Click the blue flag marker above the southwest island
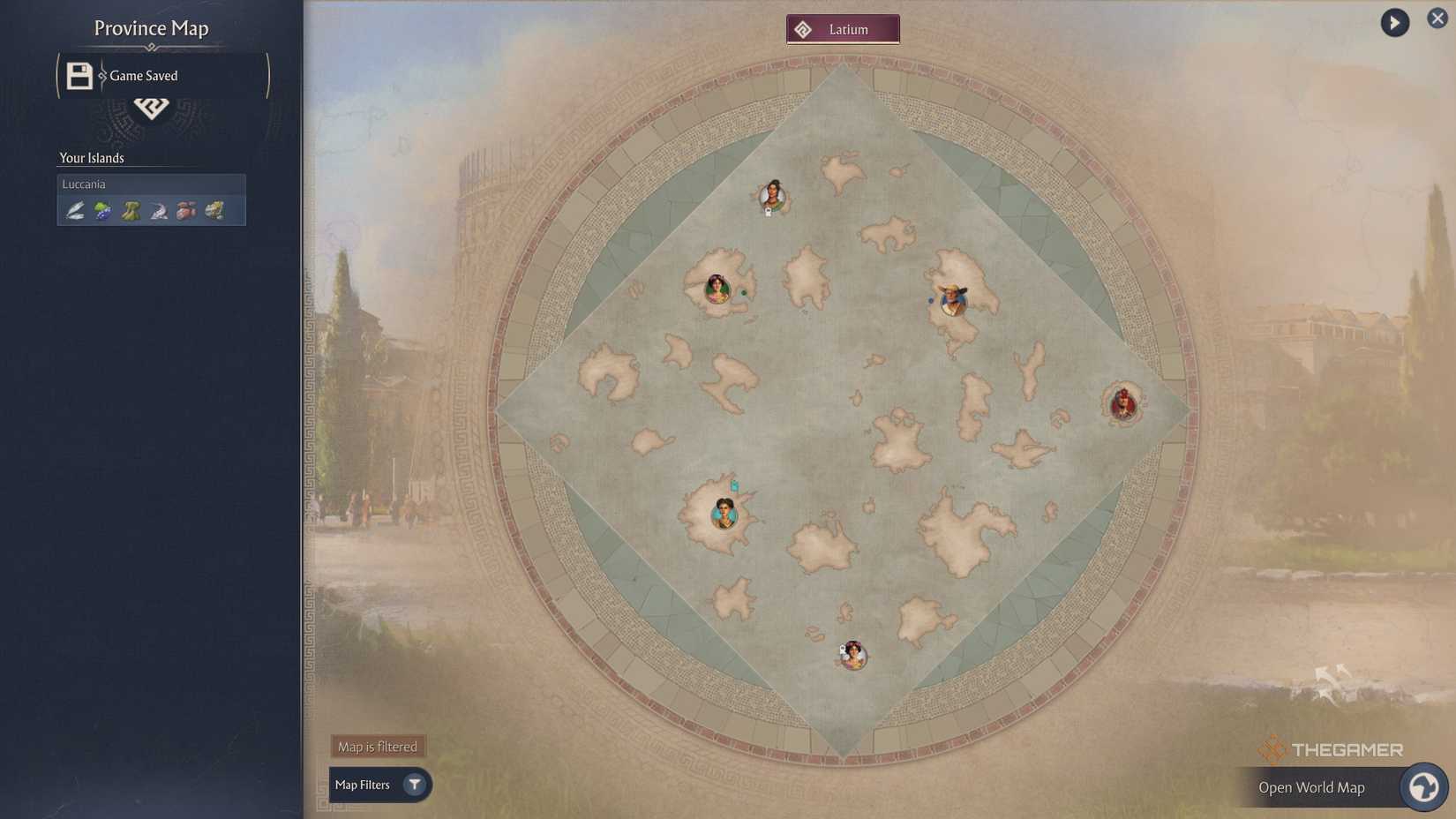The image size is (1456, 819). pos(733,485)
